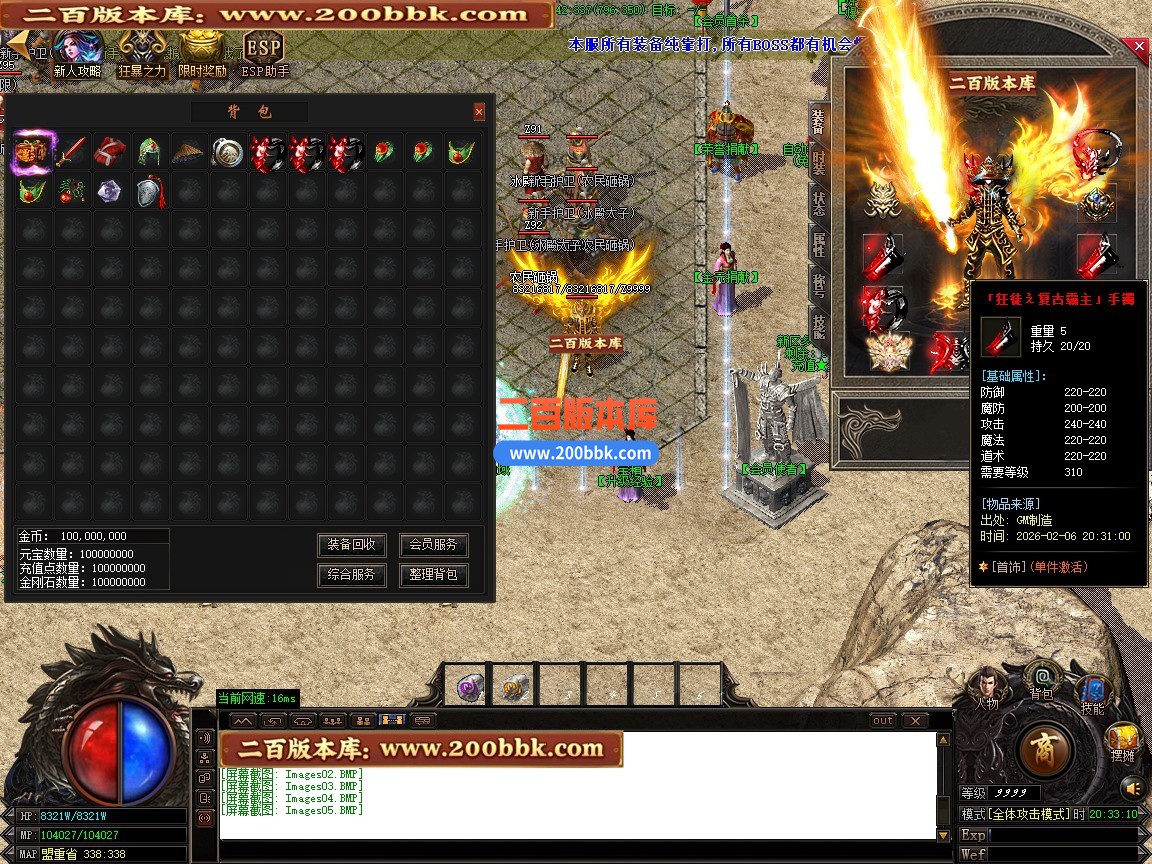Screen dimensions: 1152x864
Task: Close the 背包 backpack window
Action: coord(479,112)
